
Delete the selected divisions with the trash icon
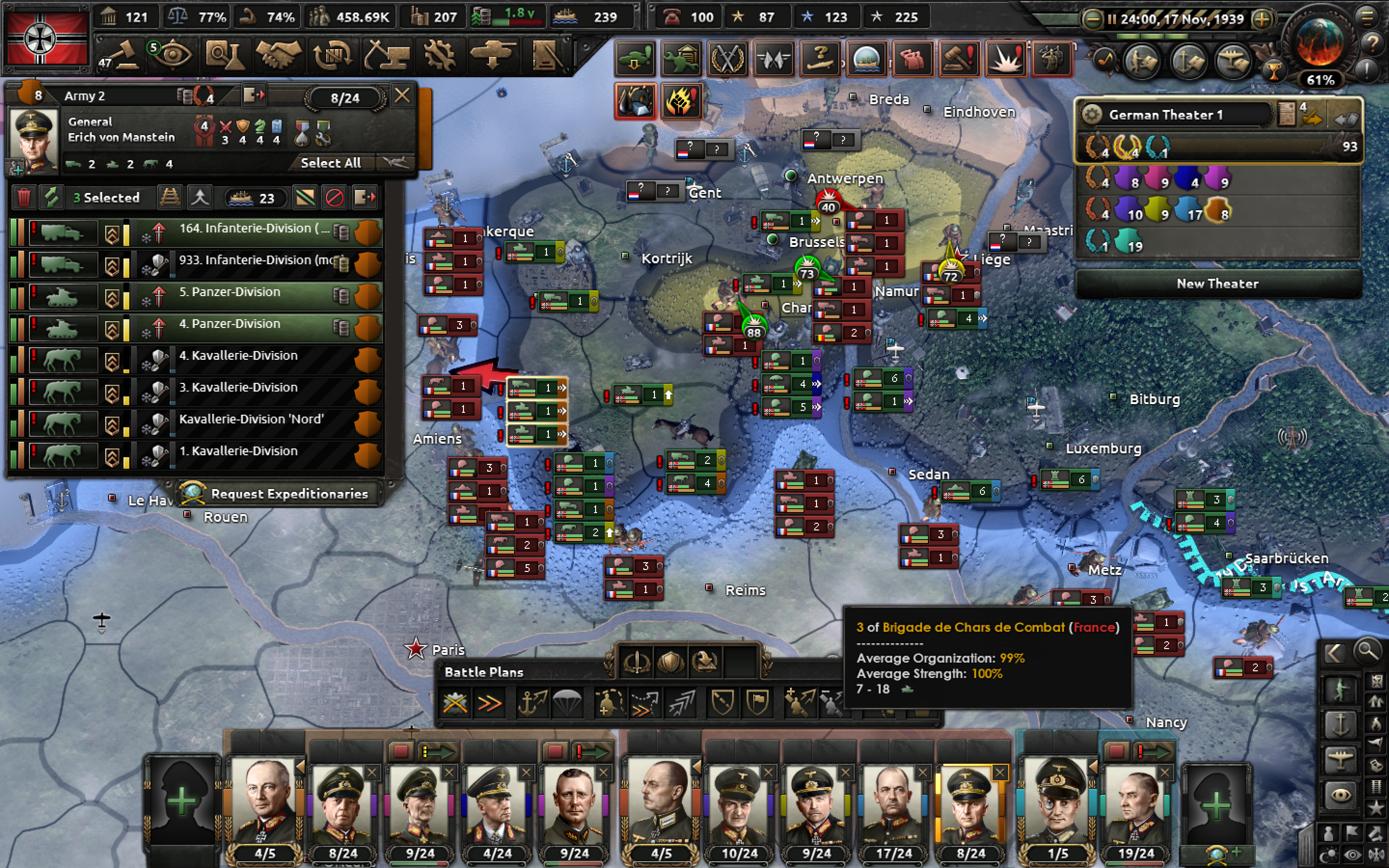click(24, 199)
